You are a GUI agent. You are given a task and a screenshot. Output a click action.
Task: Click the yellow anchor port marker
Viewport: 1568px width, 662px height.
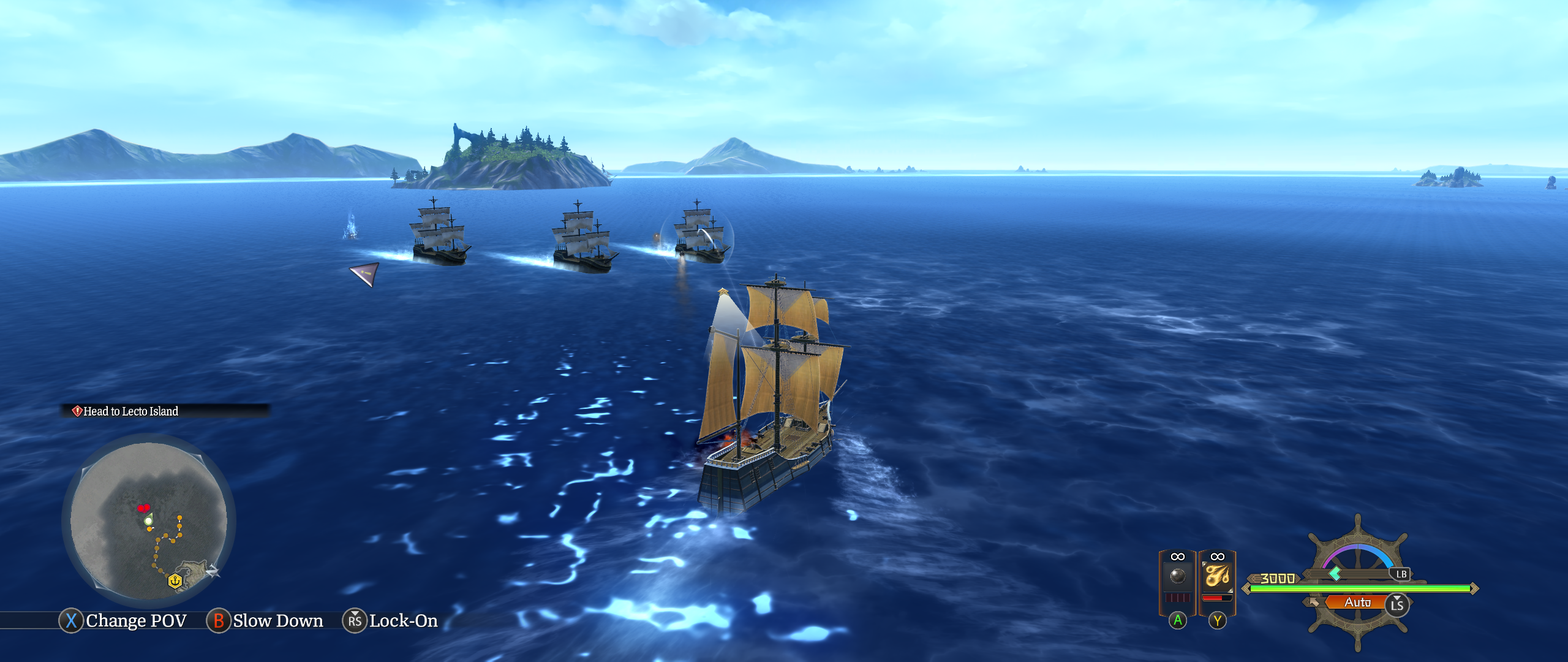point(175,580)
